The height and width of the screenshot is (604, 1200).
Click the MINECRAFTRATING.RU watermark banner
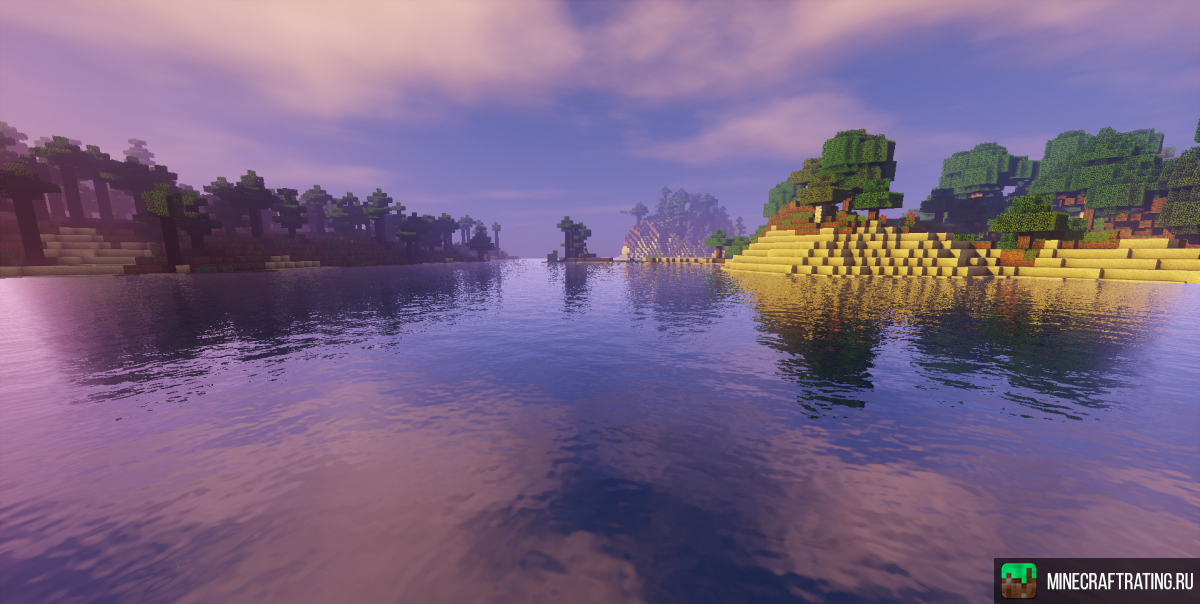click(x=1097, y=581)
